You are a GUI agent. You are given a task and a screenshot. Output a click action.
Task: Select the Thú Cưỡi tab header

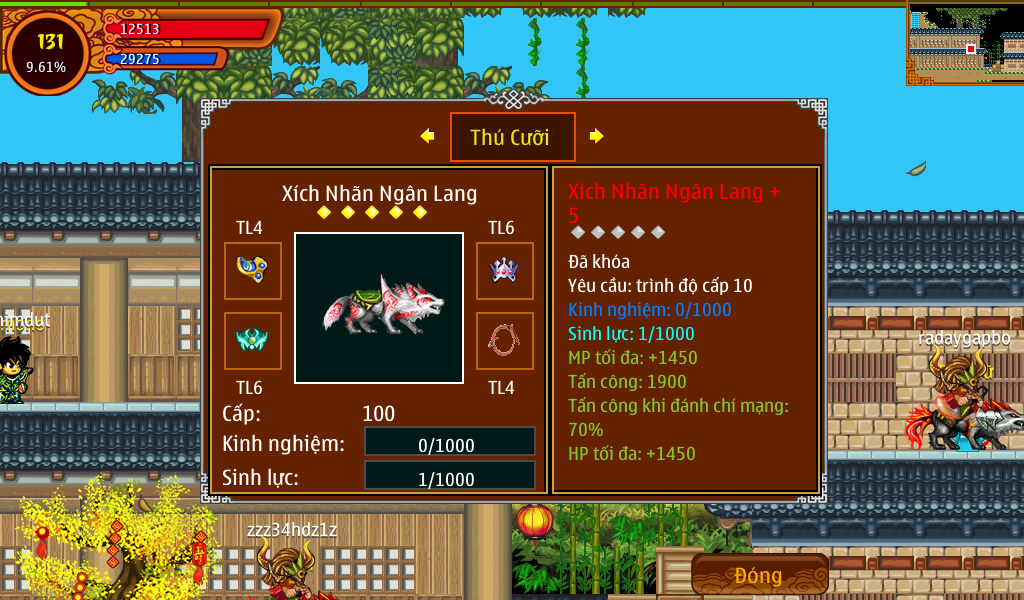tap(512, 137)
